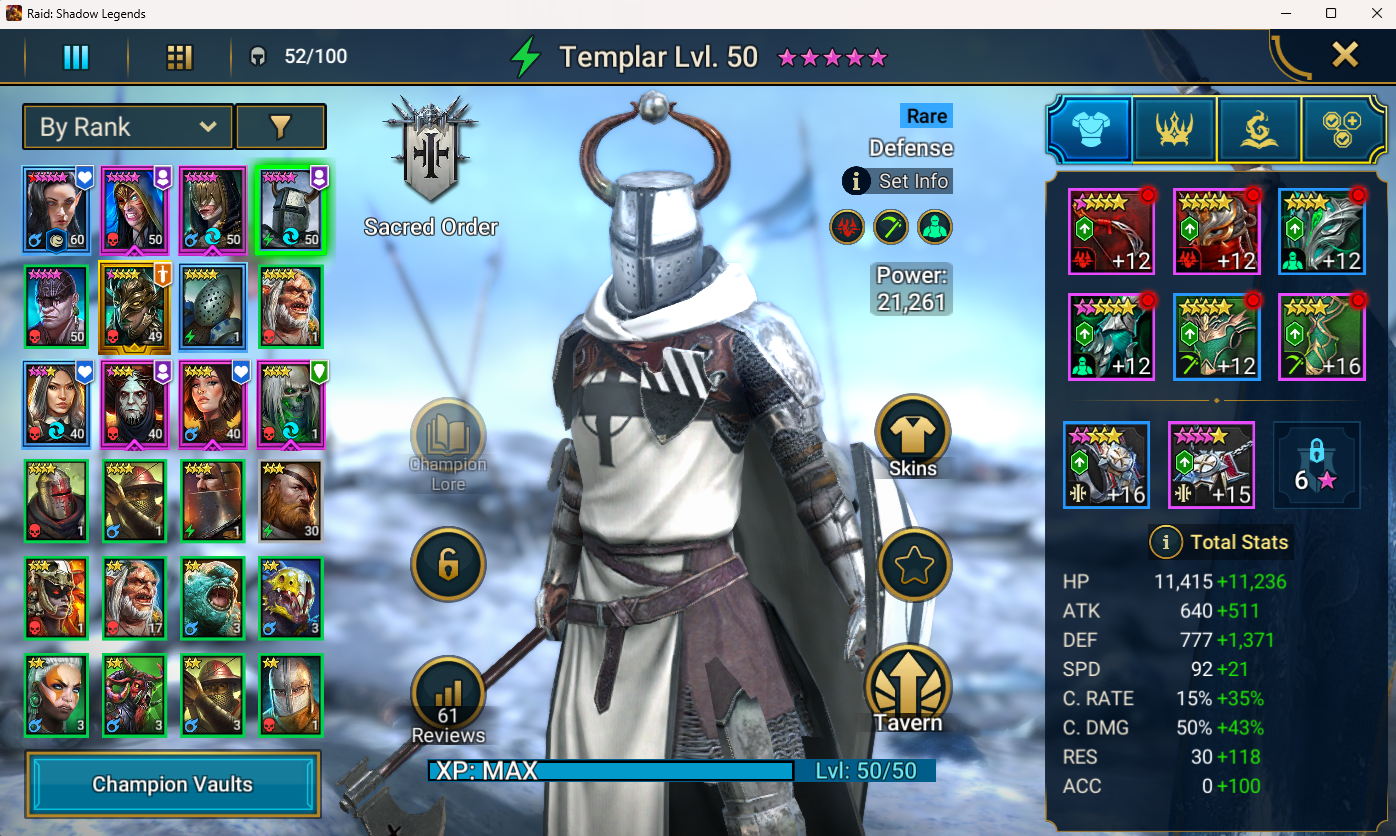The height and width of the screenshot is (836, 1396).
Task: Open Champion Lore book
Action: tap(448, 441)
